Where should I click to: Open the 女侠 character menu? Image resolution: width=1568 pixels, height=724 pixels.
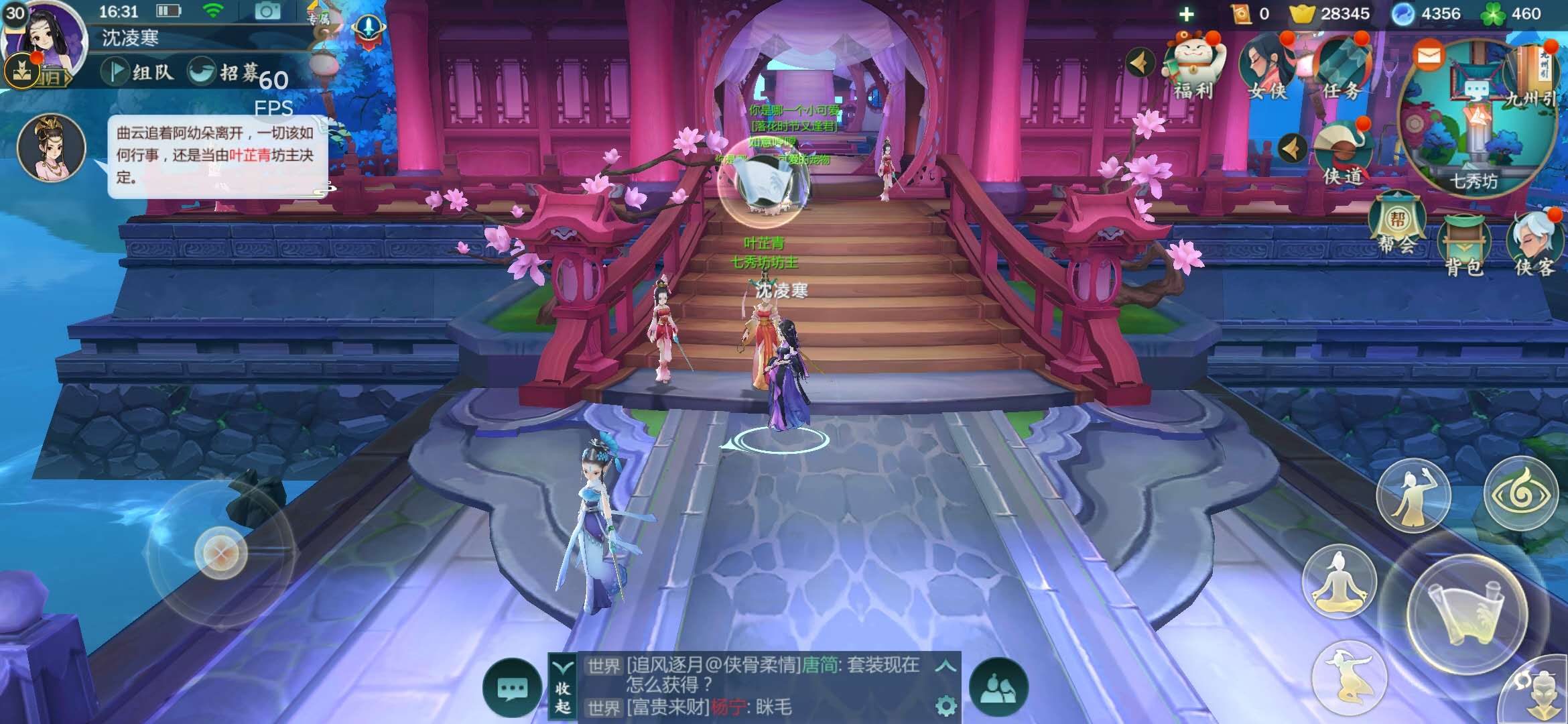click(1266, 66)
